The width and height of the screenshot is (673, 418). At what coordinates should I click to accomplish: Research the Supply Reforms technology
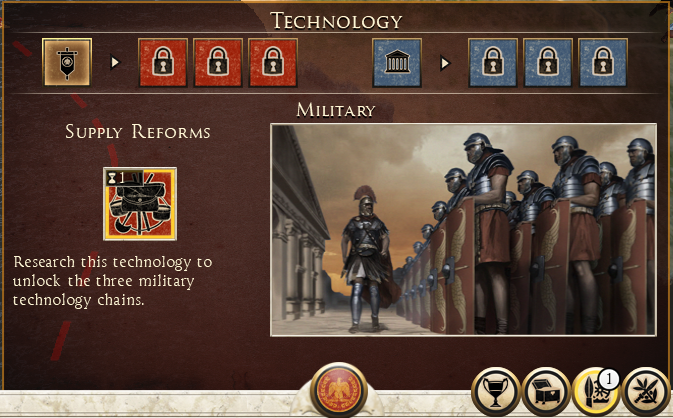(139, 203)
